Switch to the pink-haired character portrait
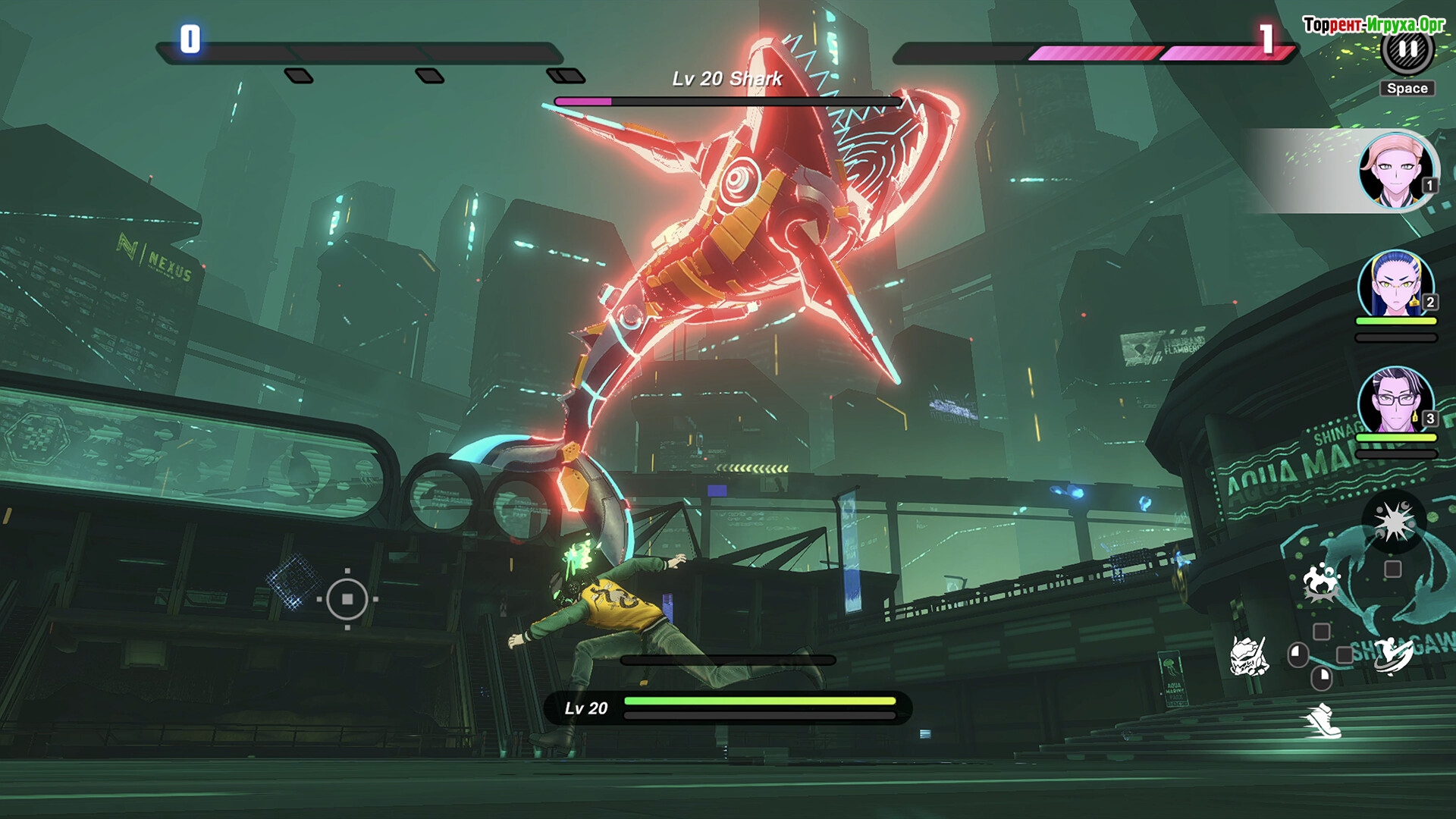Image resolution: width=1456 pixels, height=819 pixels. [1396, 171]
